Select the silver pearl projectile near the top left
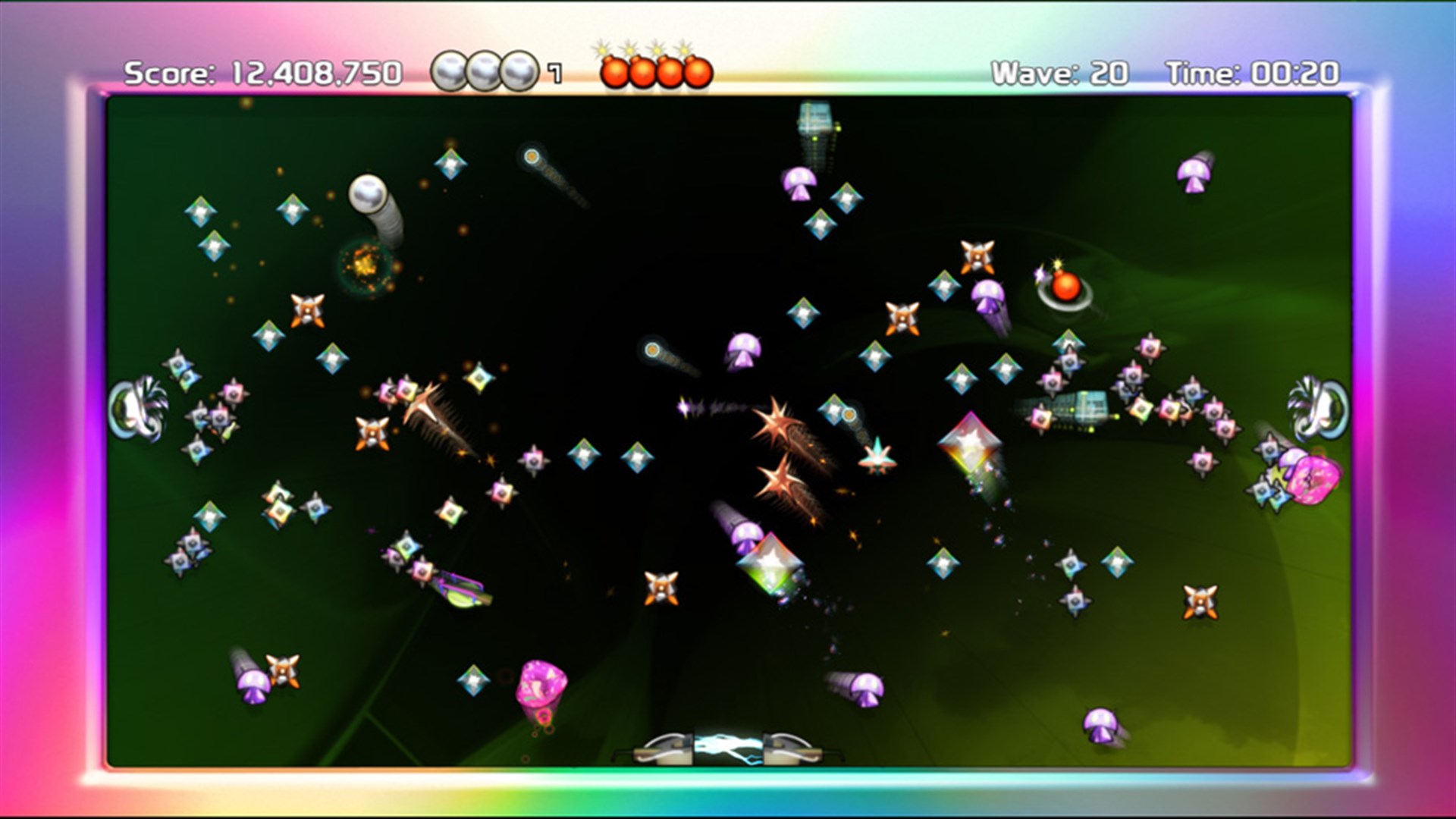Image resolution: width=1456 pixels, height=819 pixels. (368, 193)
